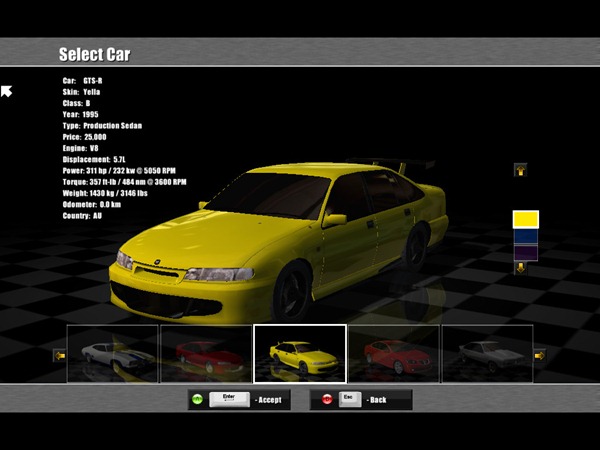Select the white striped car thumbnail
Viewport: 600px width, 450px height.
tap(112, 354)
